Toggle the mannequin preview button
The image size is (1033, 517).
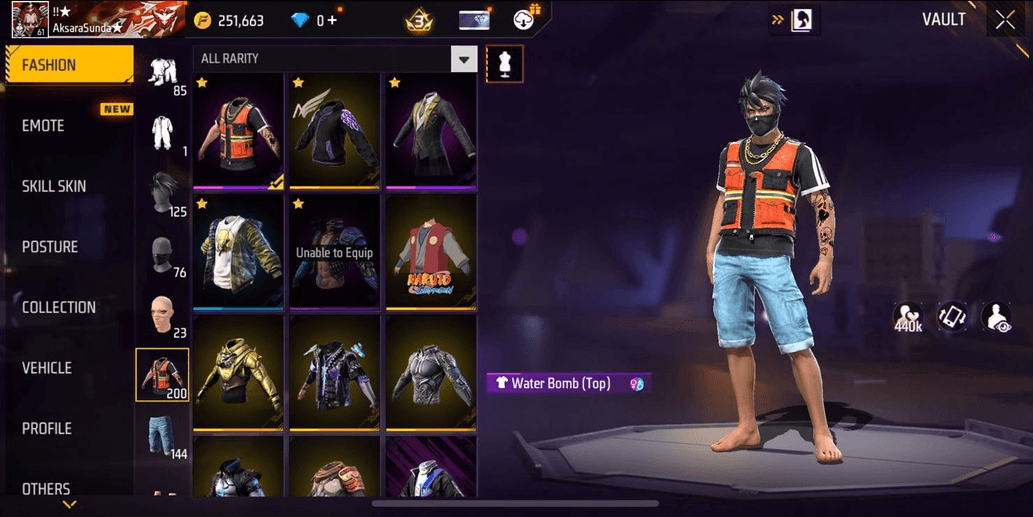(504, 64)
